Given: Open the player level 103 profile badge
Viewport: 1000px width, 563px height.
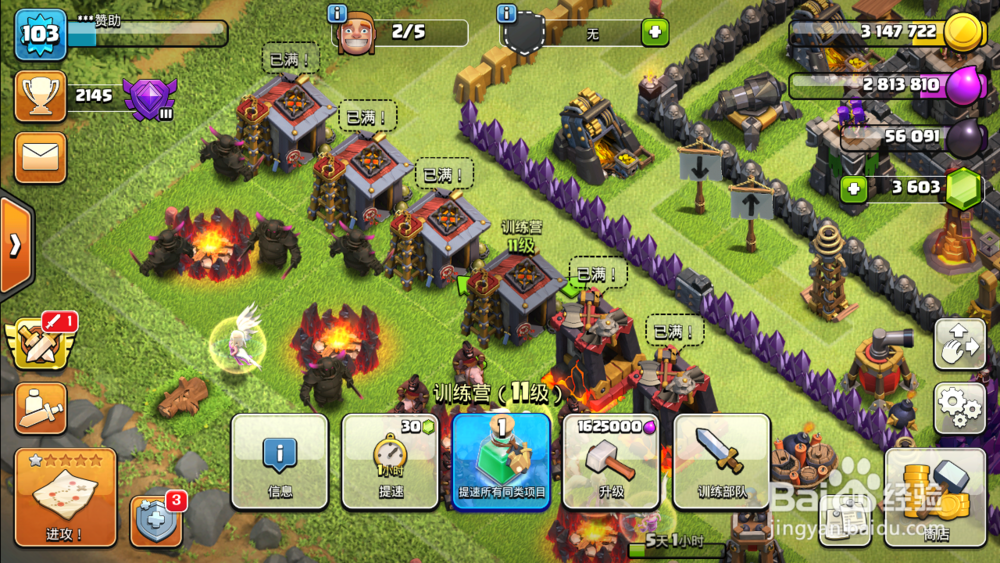Looking at the screenshot, I should 40,34.
